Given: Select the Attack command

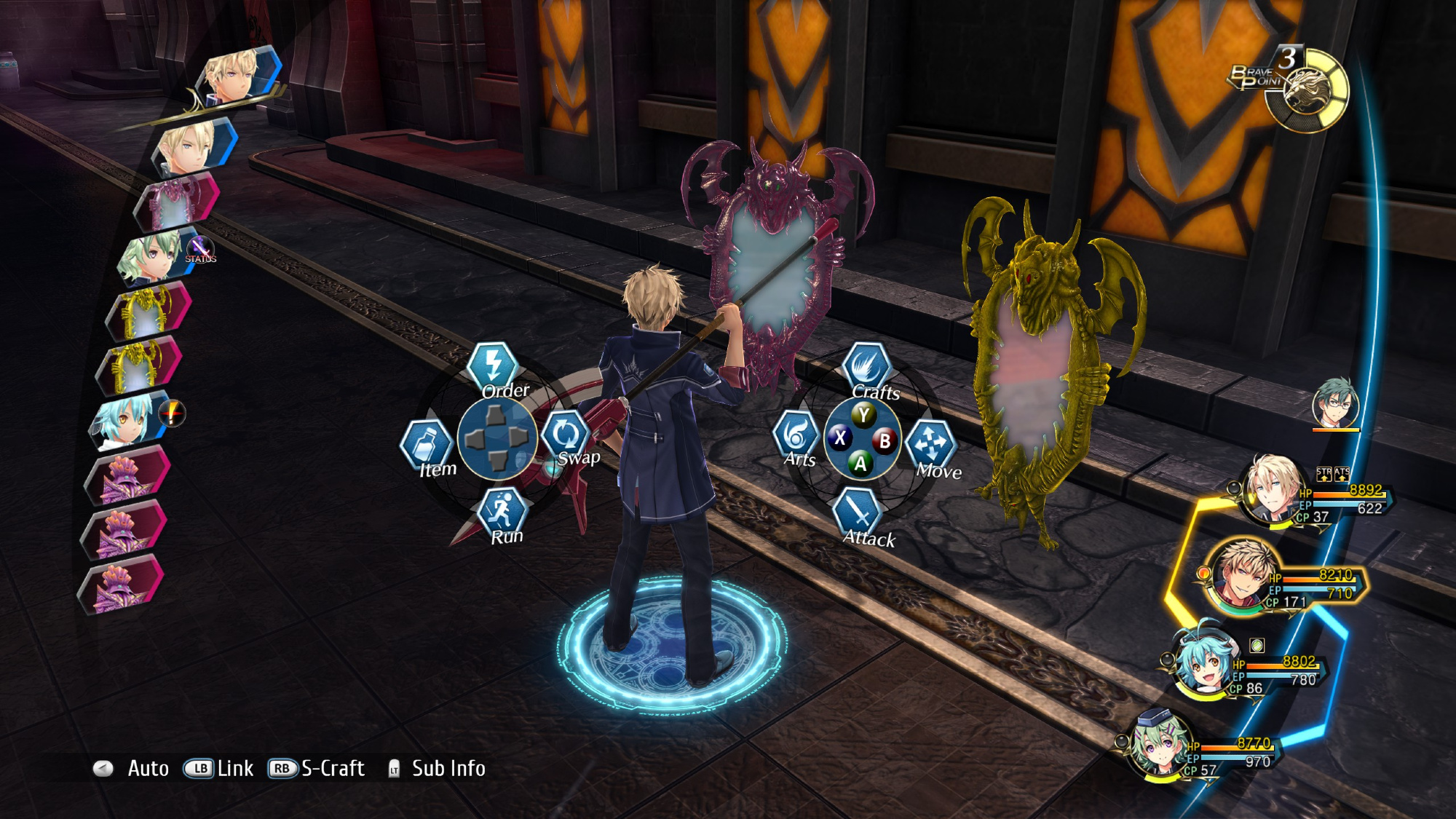Looking at the screenshot, I should click(859, 513).
